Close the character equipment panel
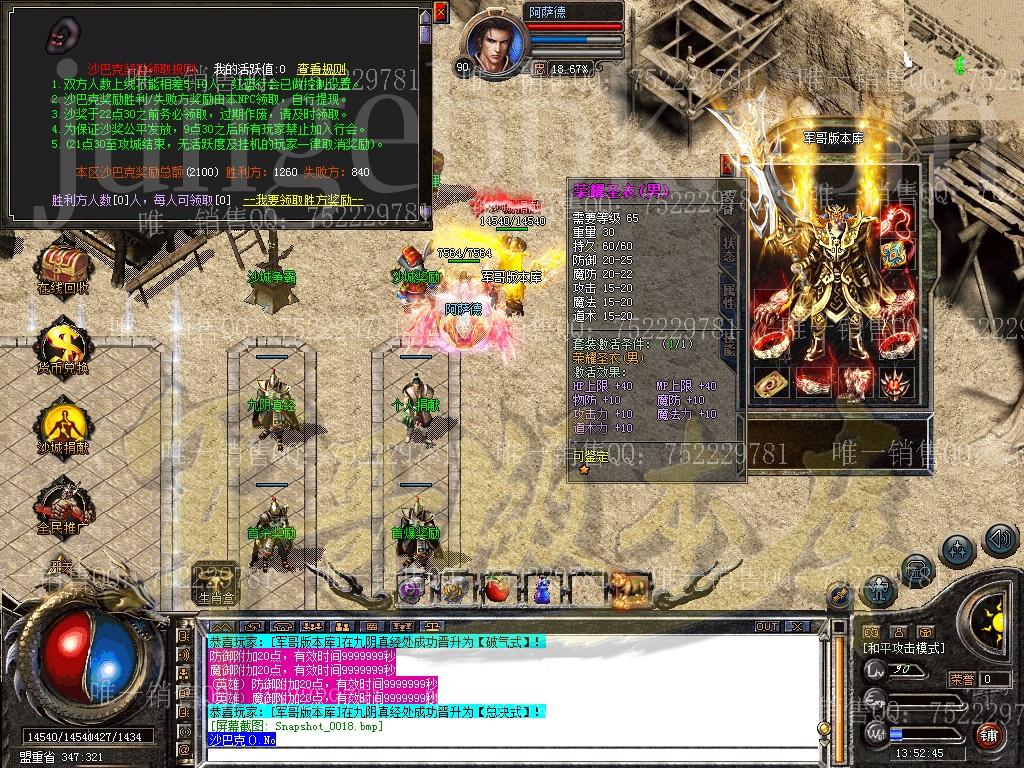The image size is (1024, 768). point(727,166)
